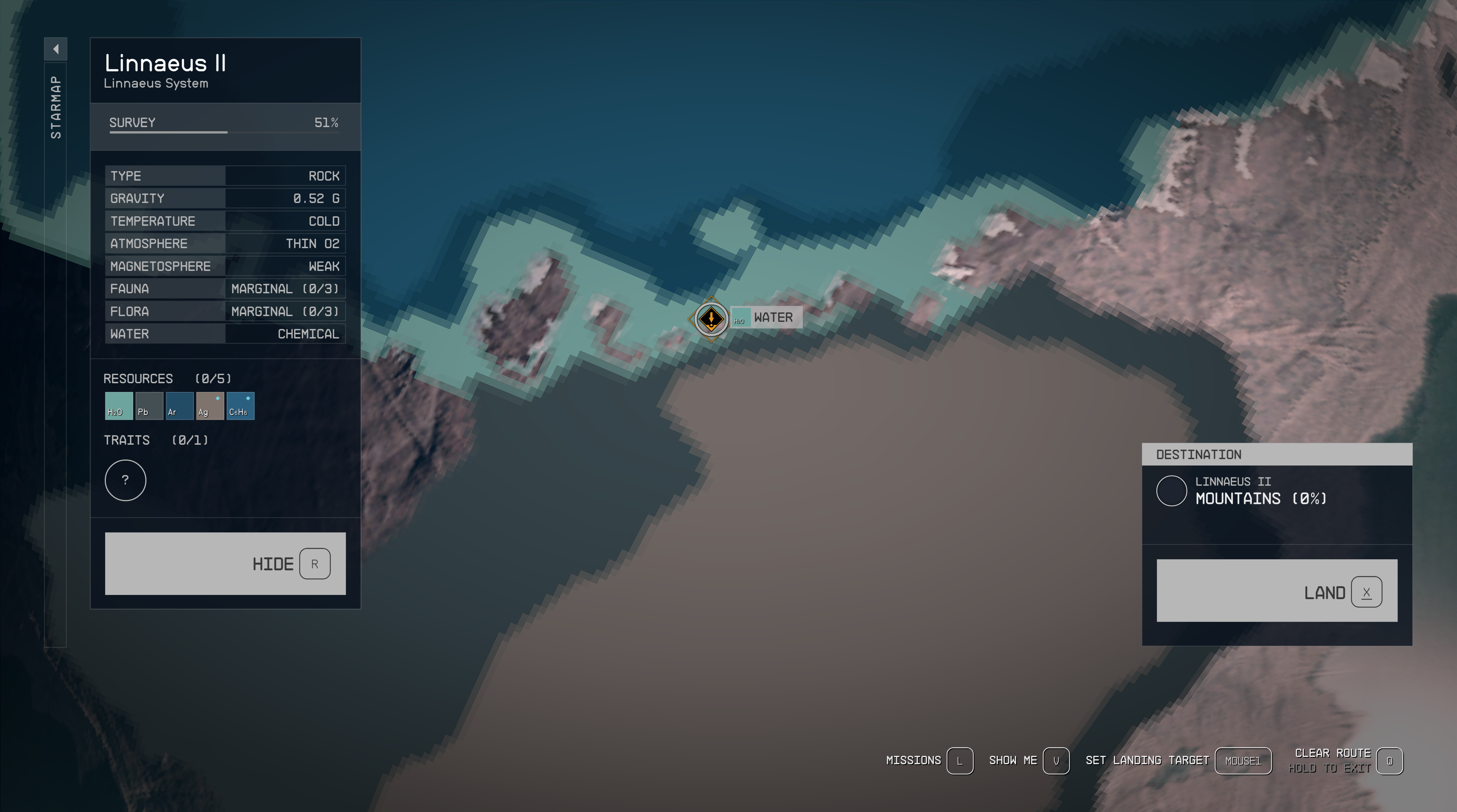Image resolution: width=1457 pixels, height=812 pixels.
Task: Select the C6H6 benzene resource tile
Action: coord(241,406)
